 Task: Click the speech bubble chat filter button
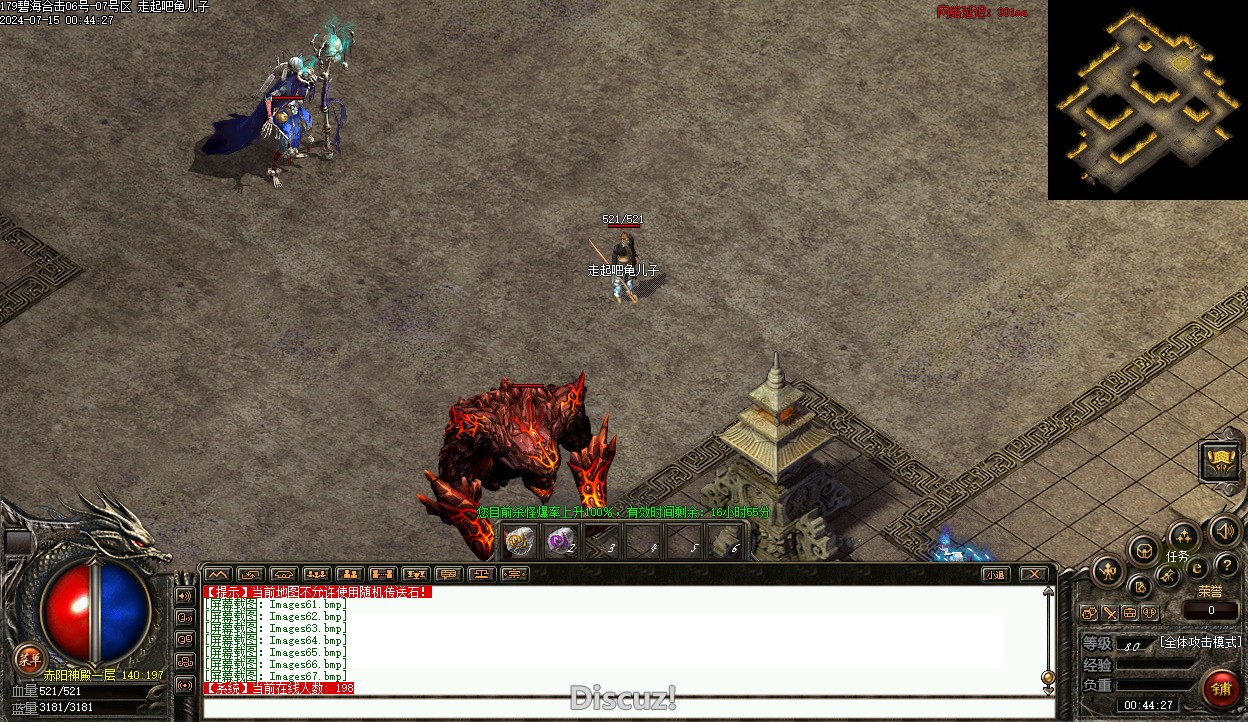pos(448,574)
